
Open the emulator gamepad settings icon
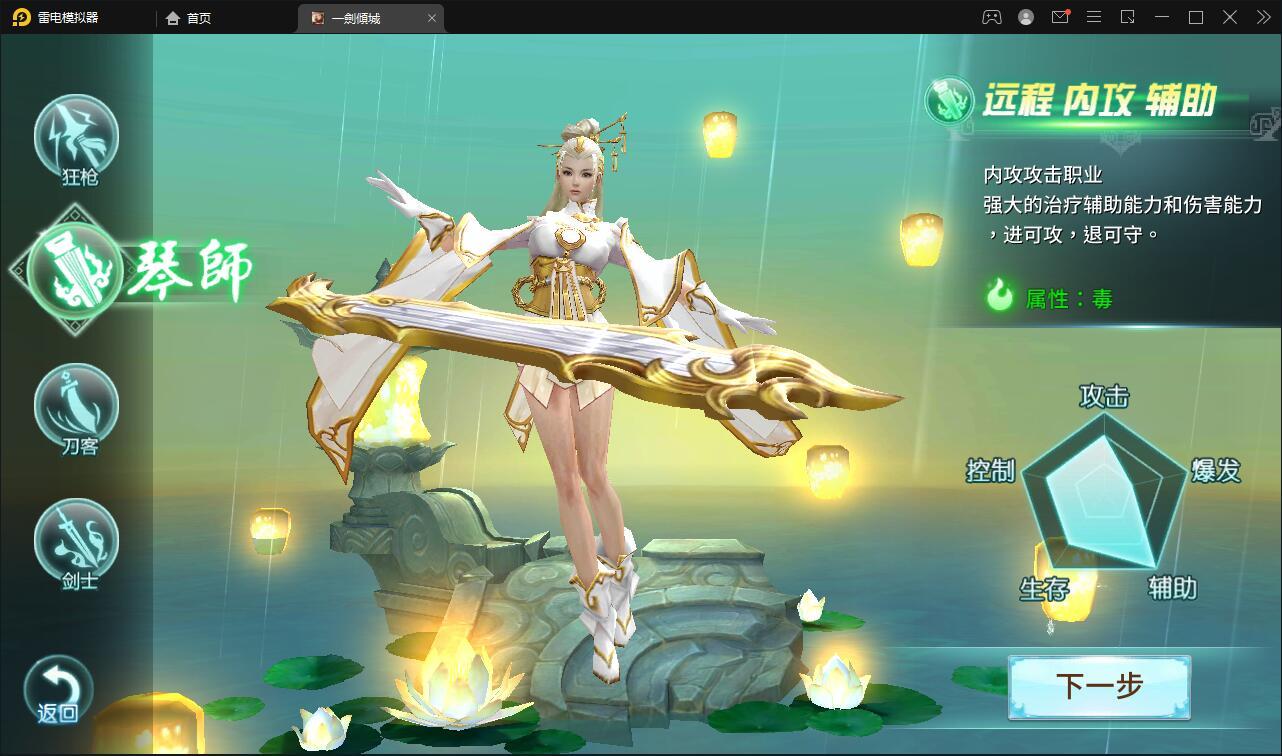(x=991, y=17)
